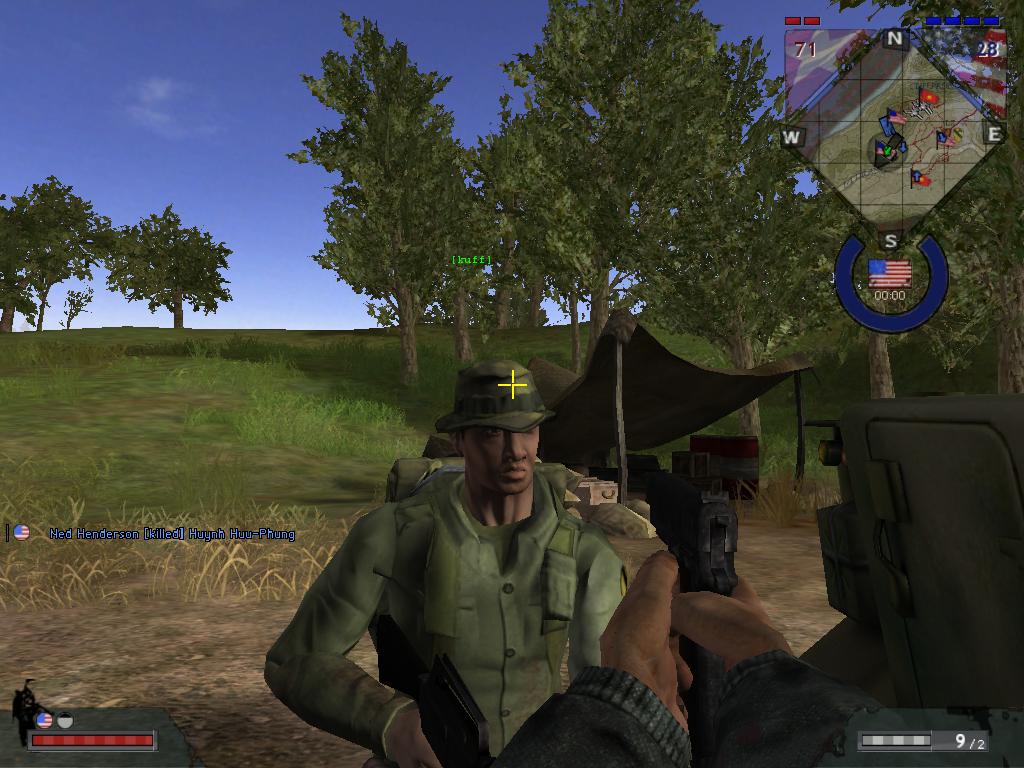Select the North compass marker

point(894,40)
